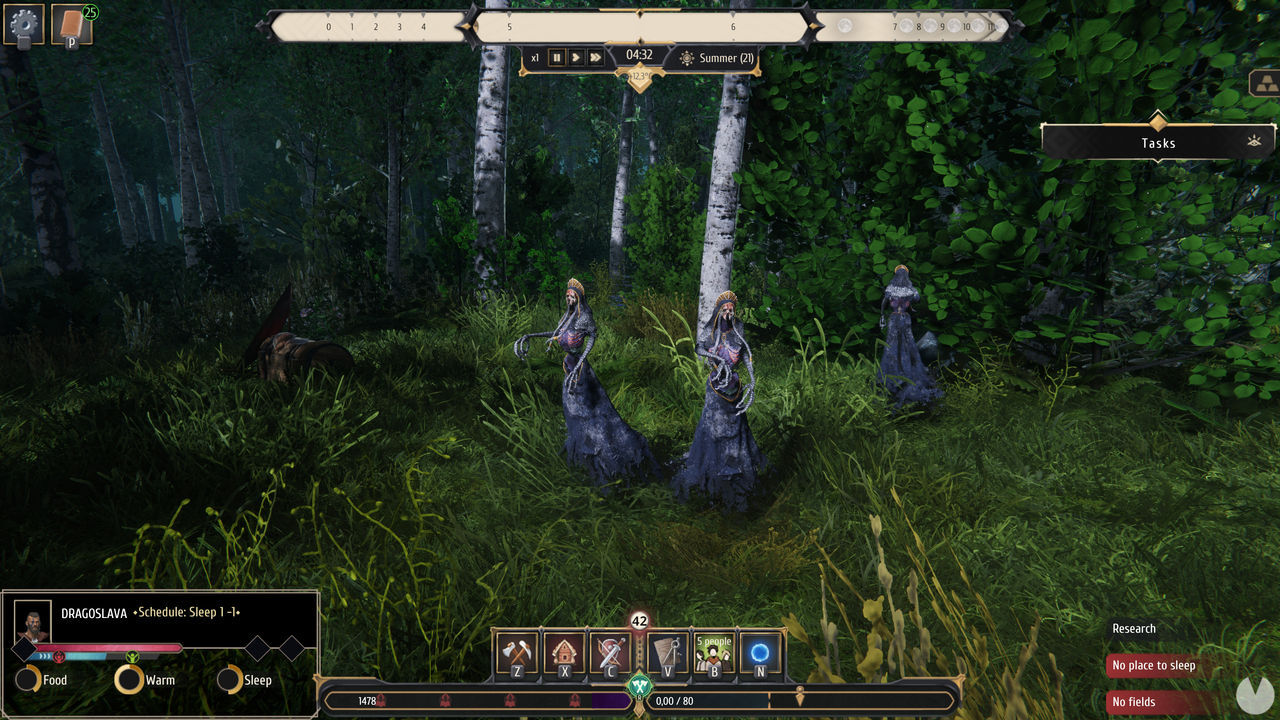Open the gear settings menu
The image size is (1280, 720).
(x=24, y=25)
